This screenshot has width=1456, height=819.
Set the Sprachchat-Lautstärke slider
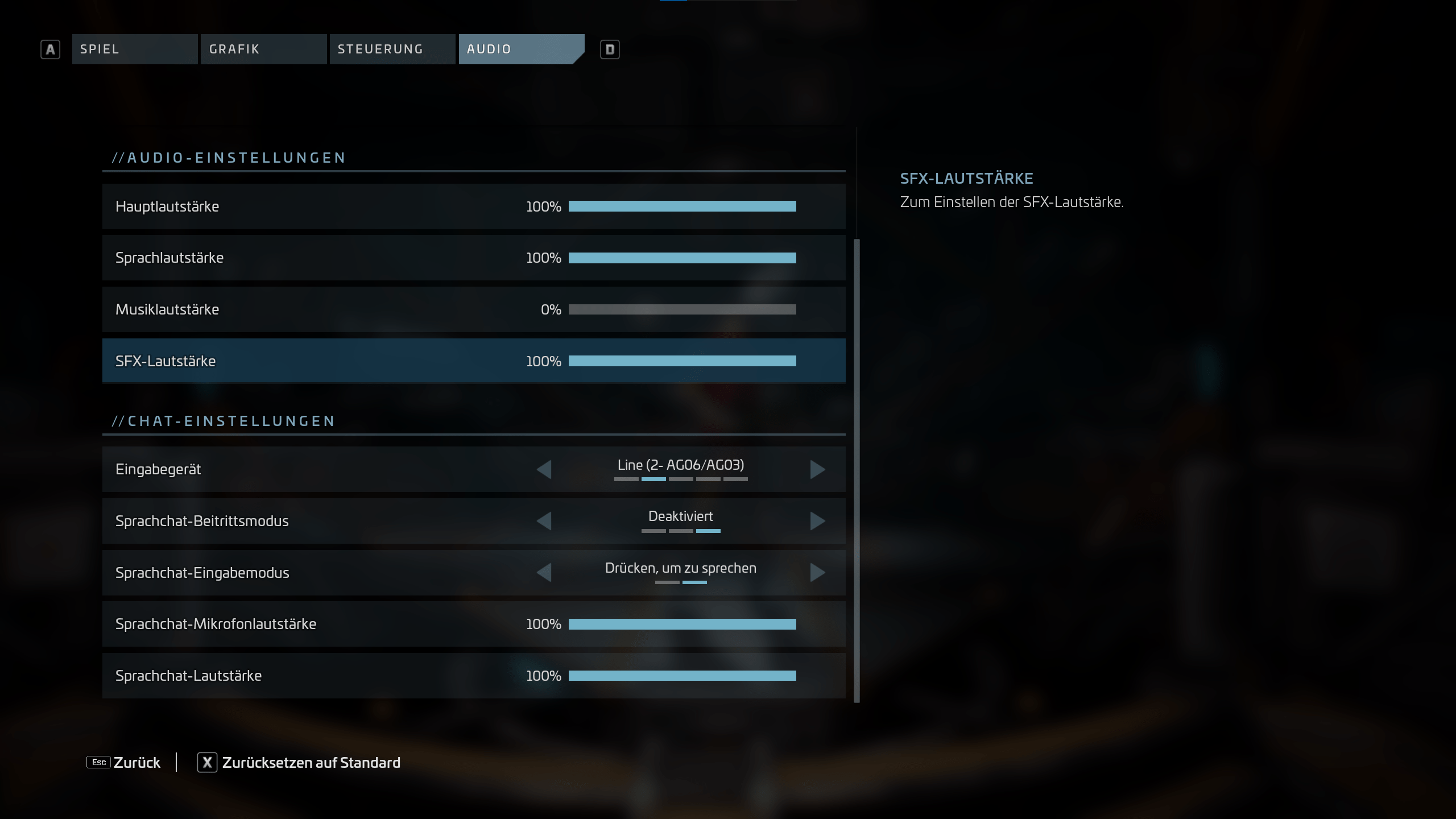(682, 676)
